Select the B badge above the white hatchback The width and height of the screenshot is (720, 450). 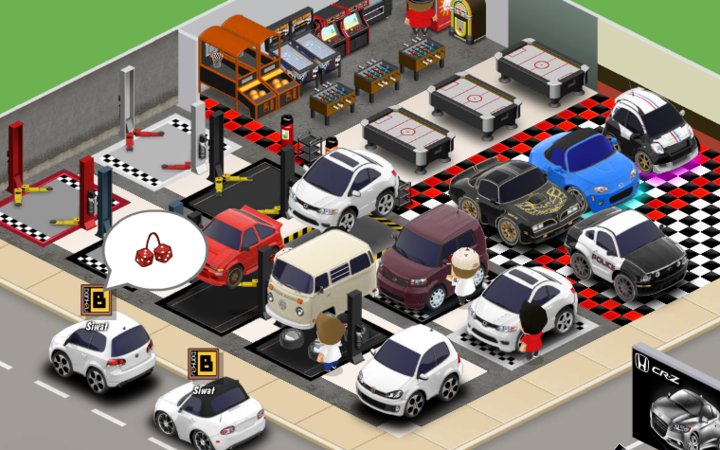coord(98,301)
